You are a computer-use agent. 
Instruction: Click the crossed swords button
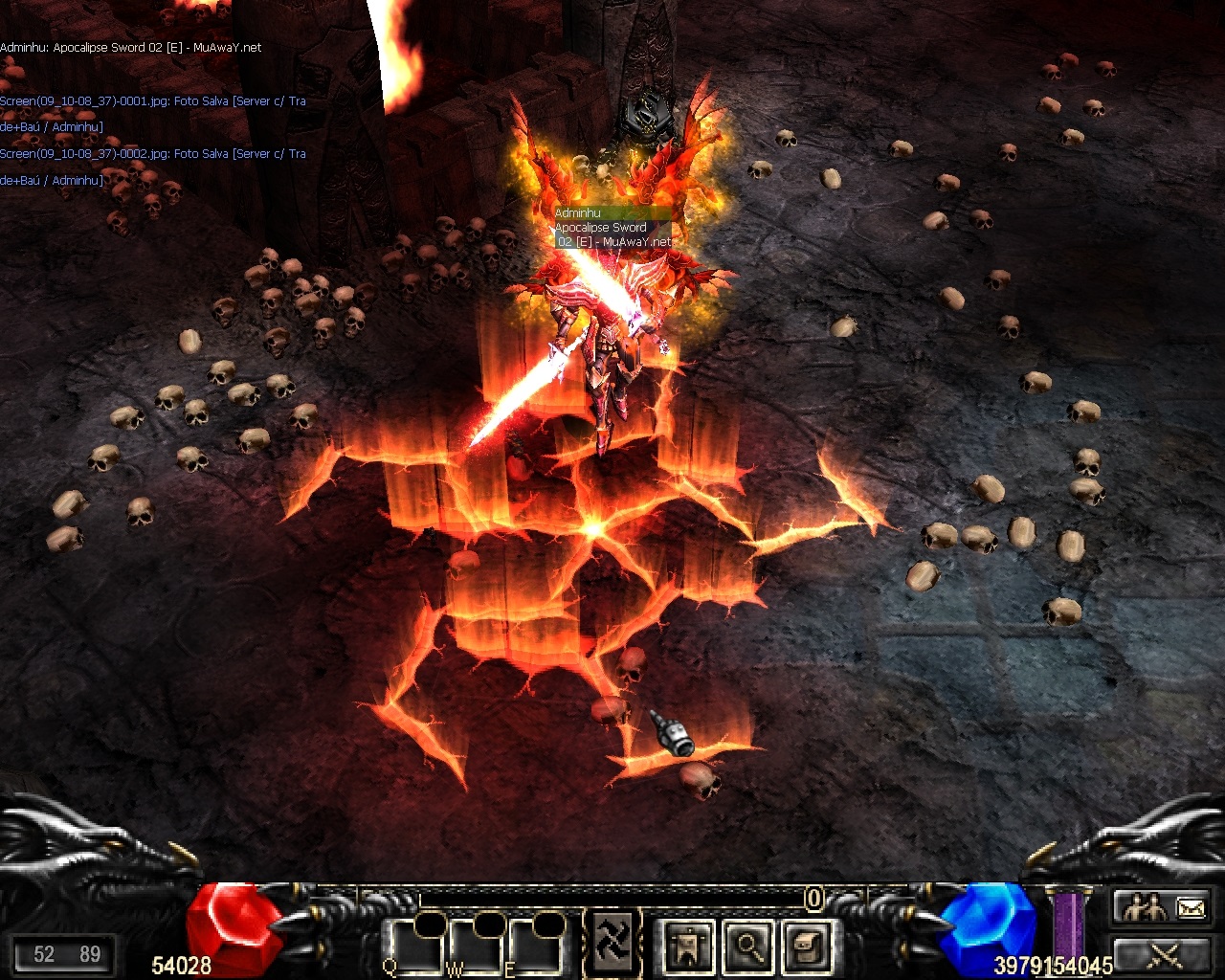(x=1164, y=955)
